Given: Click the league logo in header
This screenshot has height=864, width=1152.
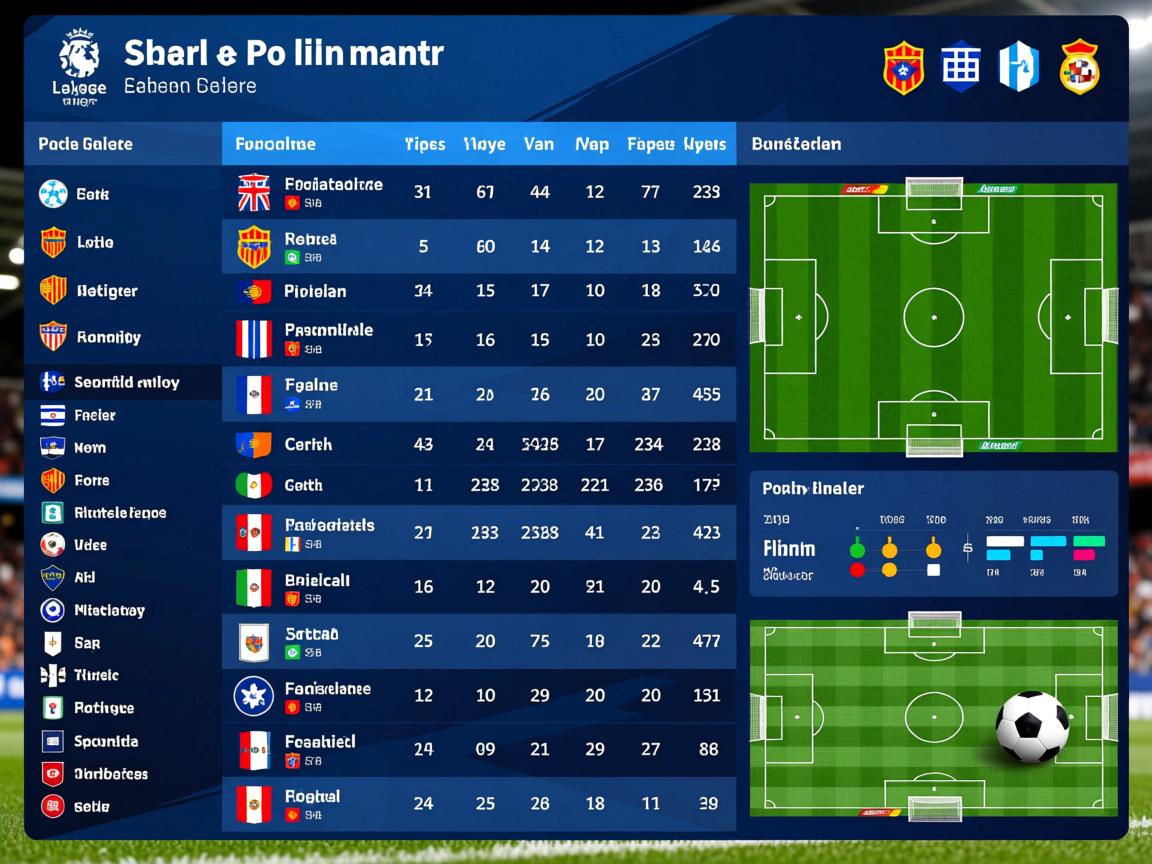Looking at the screenshot, I should [x=78, y=66].
